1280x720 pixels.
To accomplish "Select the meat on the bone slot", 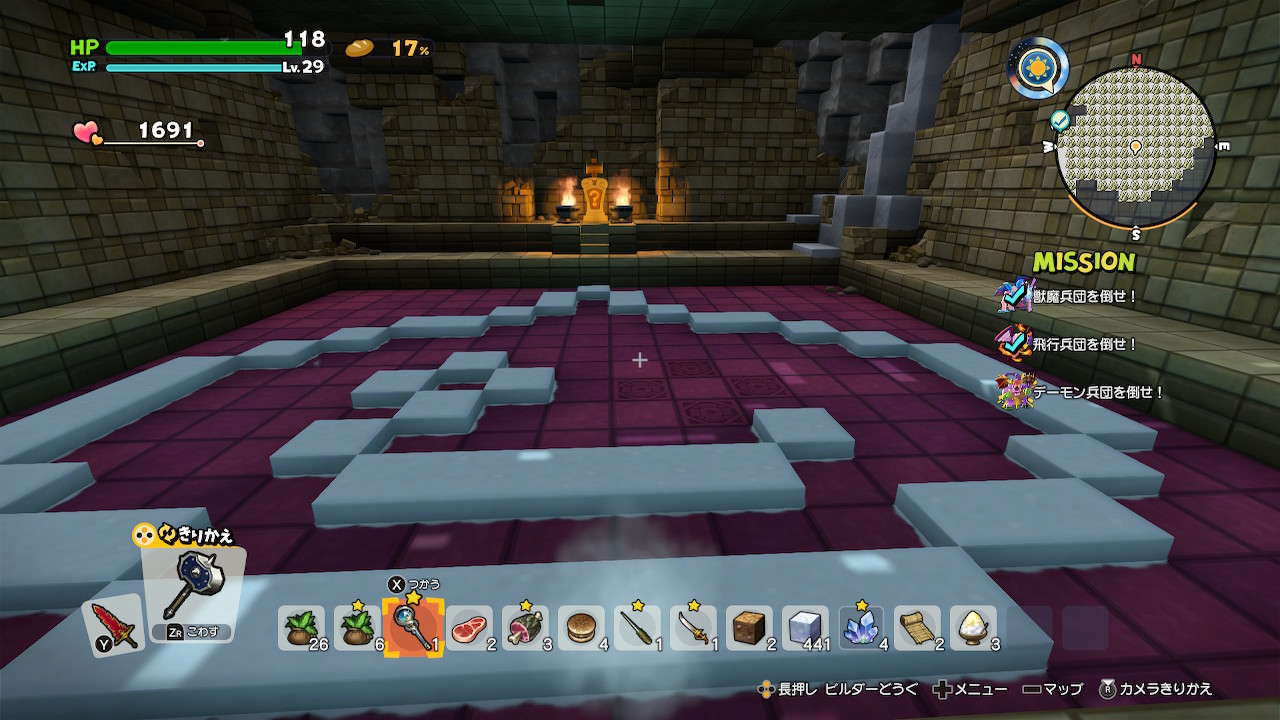I will pos(525,629).
